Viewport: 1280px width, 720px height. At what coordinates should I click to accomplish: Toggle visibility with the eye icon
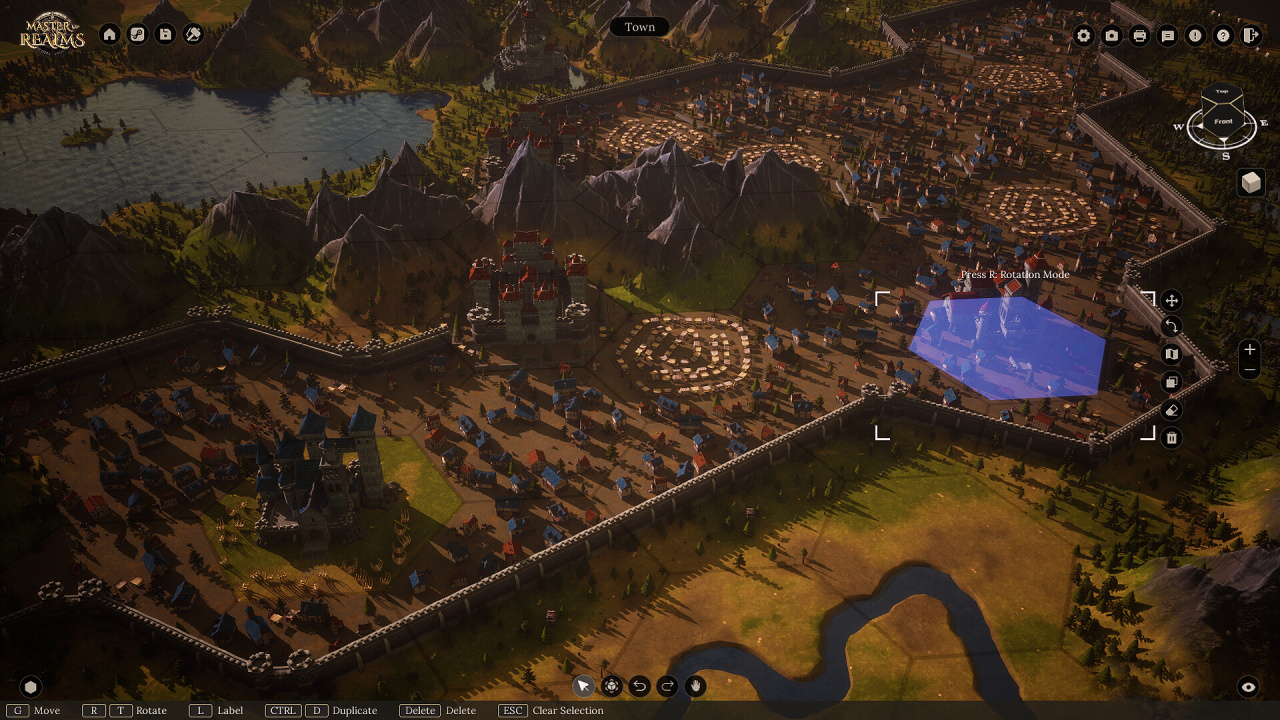pos(1248,687)
